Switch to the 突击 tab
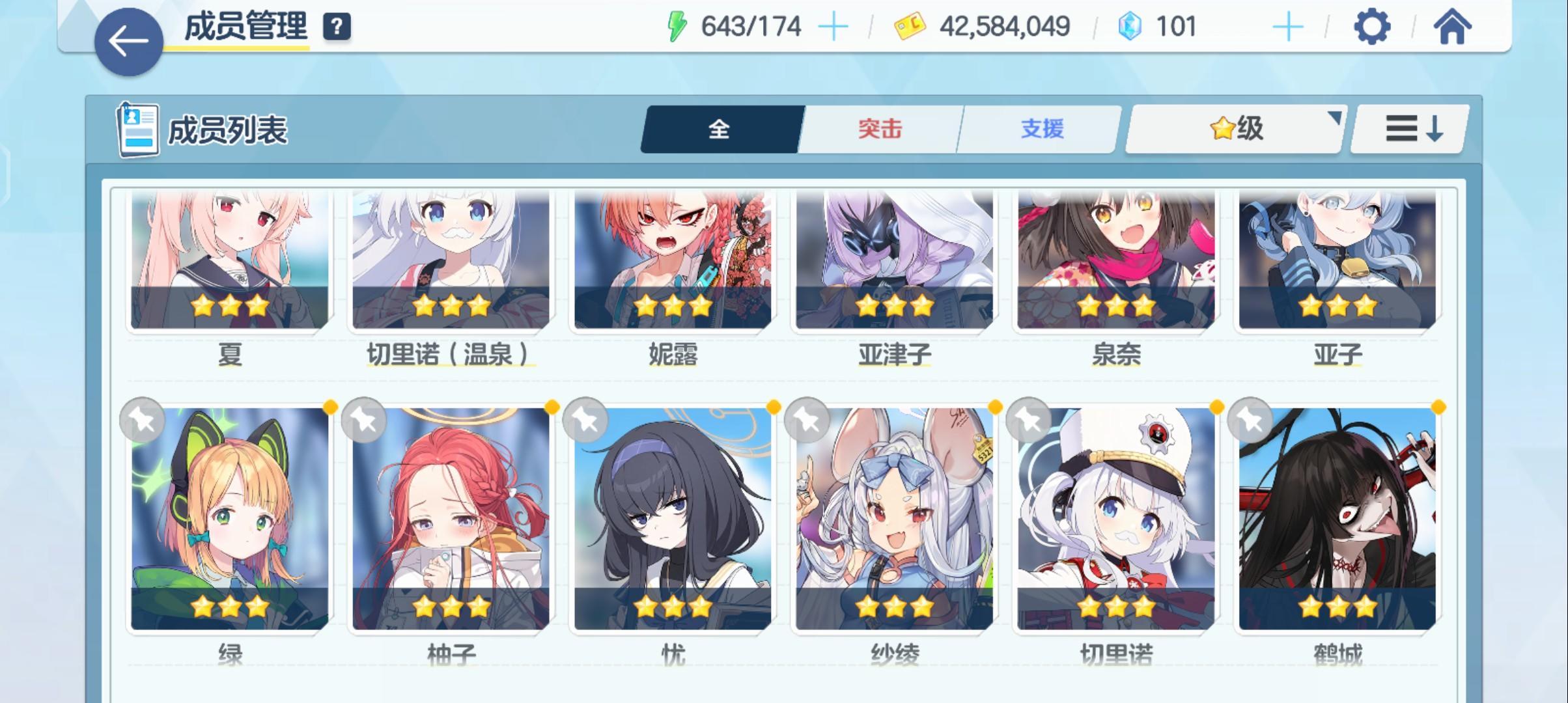The image size is (1568, 703). [x=880, y=129]
